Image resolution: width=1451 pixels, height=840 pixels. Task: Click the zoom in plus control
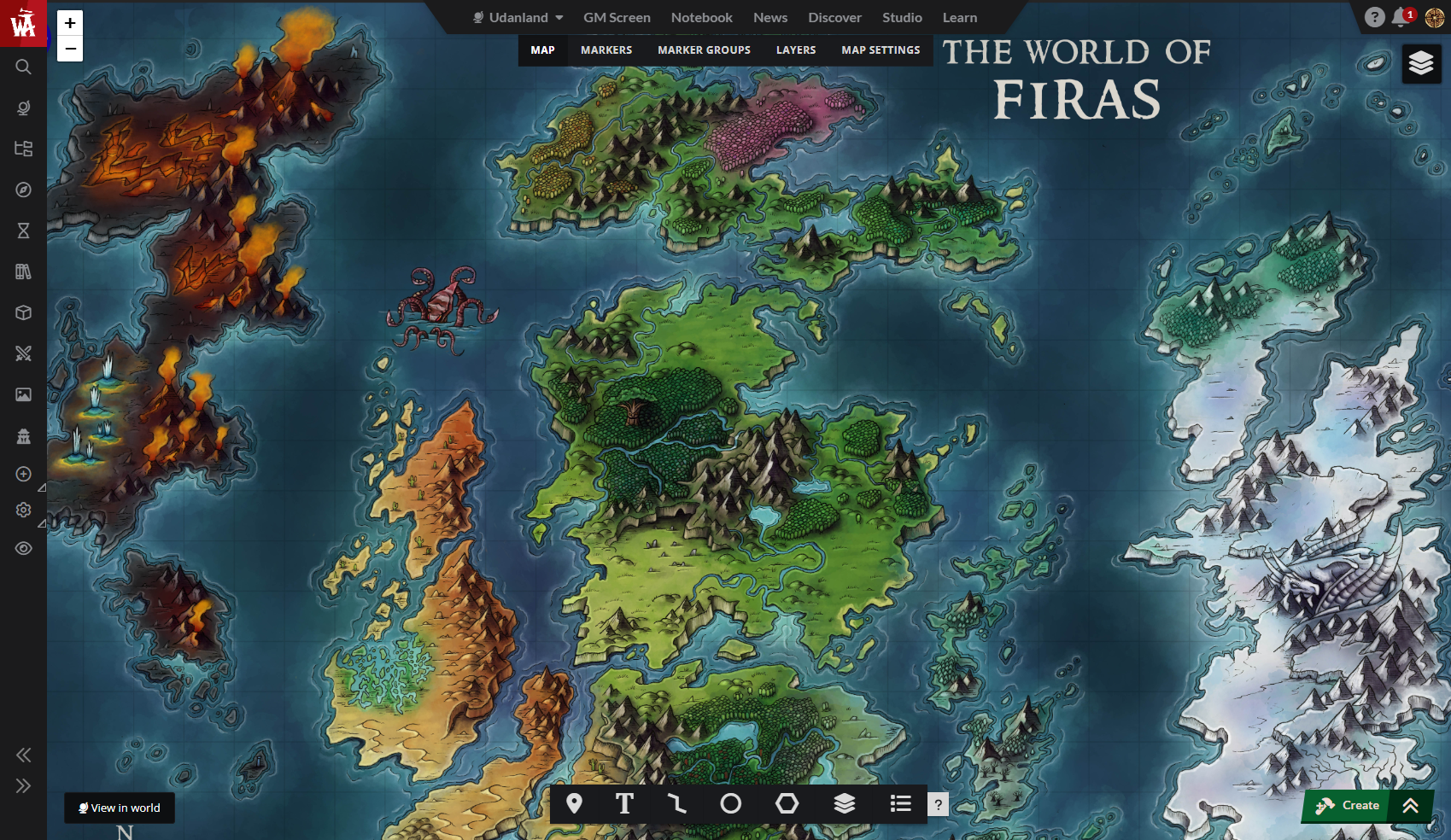point(69,23)
